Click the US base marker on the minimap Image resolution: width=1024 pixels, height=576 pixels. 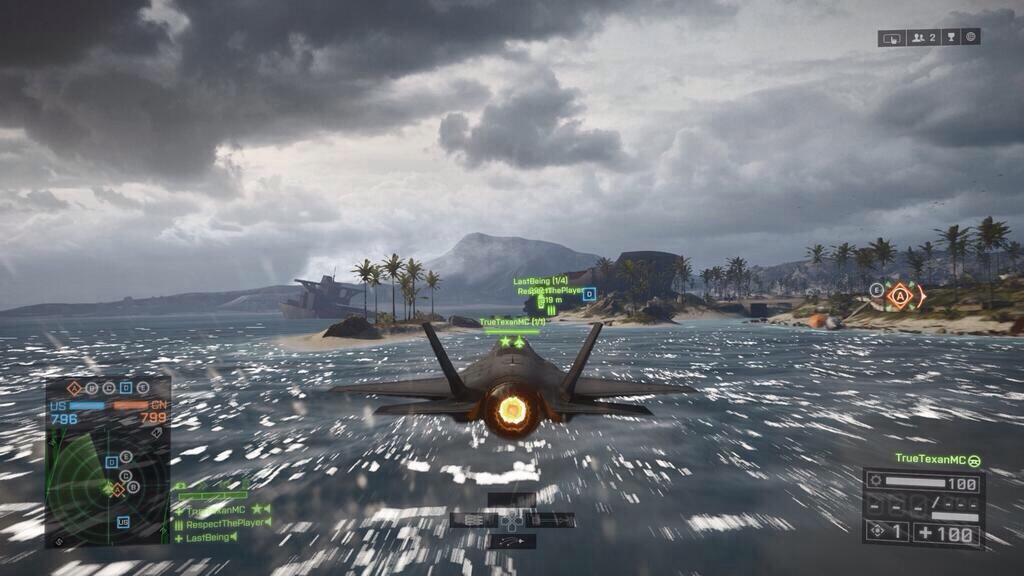[123, 521]
